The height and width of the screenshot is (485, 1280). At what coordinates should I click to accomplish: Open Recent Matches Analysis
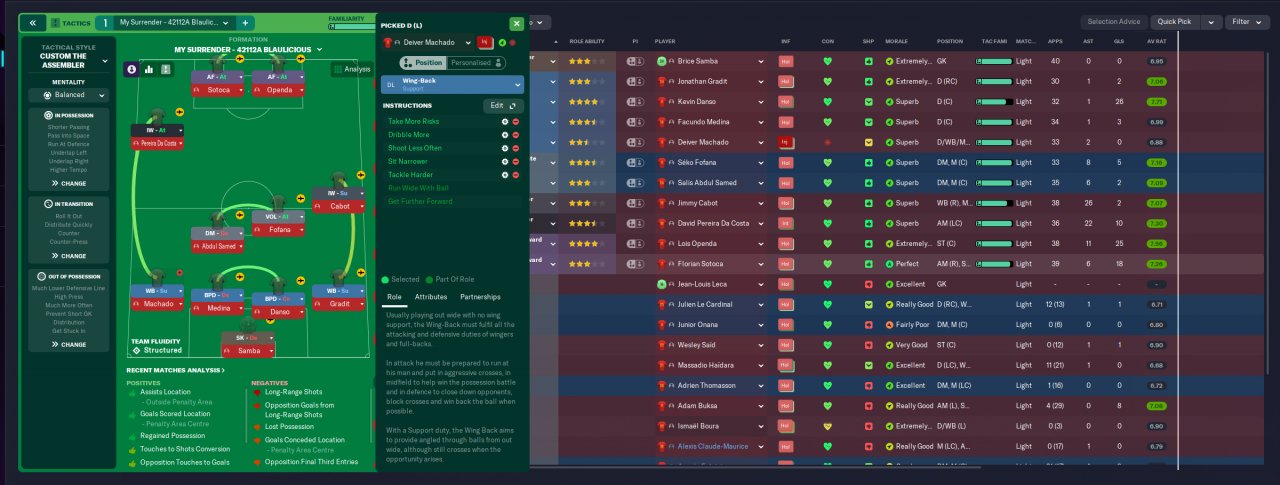point(175,370)
